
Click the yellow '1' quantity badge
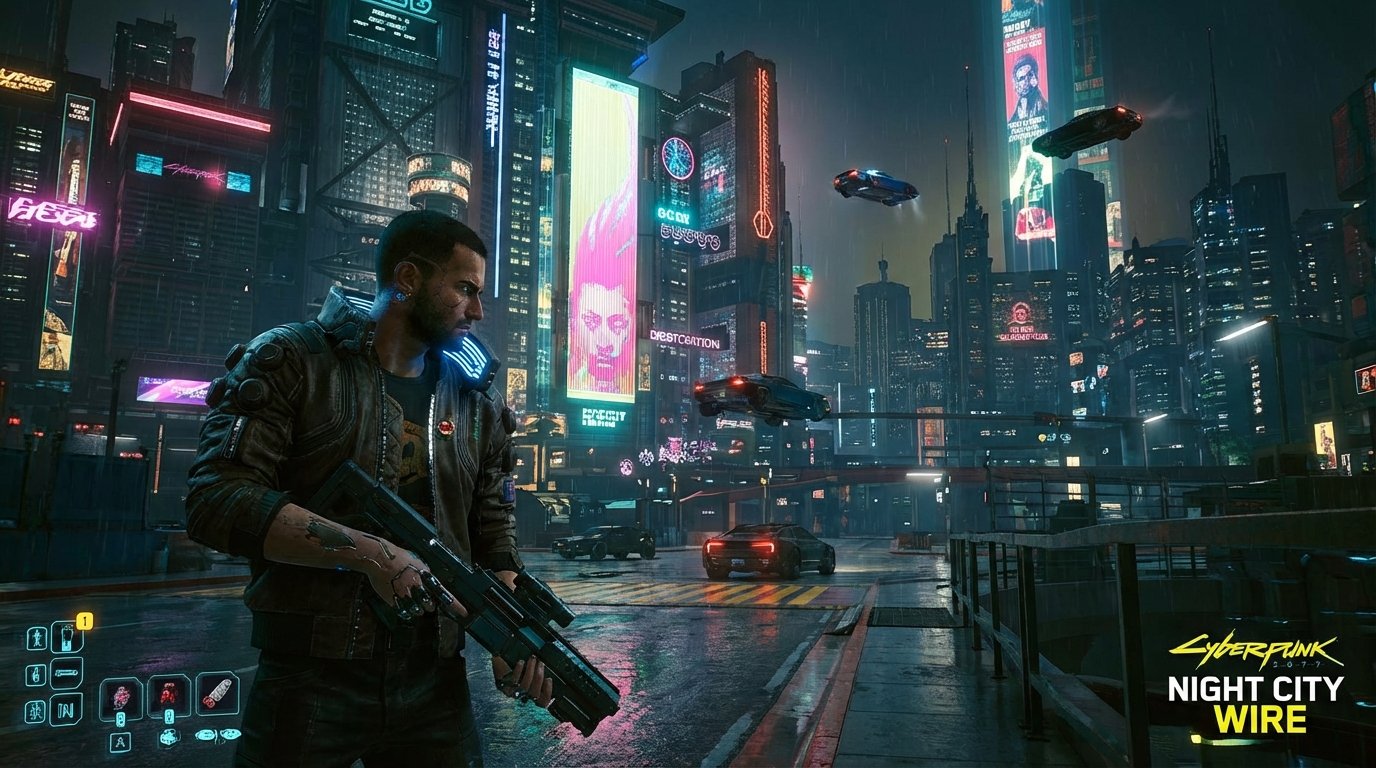[x=84, y=621]
